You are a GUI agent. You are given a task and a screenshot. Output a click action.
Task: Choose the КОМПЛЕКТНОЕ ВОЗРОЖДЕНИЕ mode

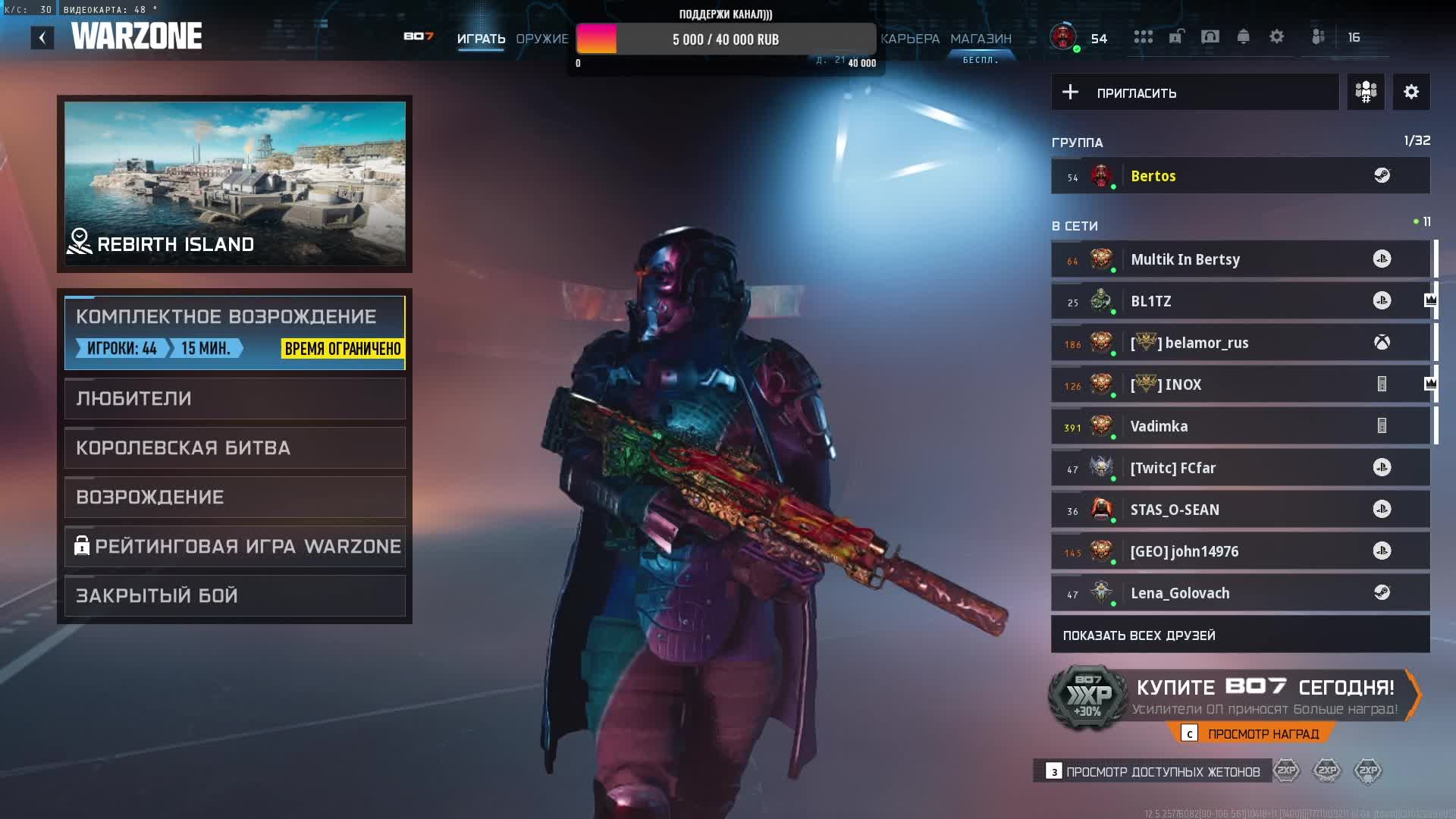(234, 332)
